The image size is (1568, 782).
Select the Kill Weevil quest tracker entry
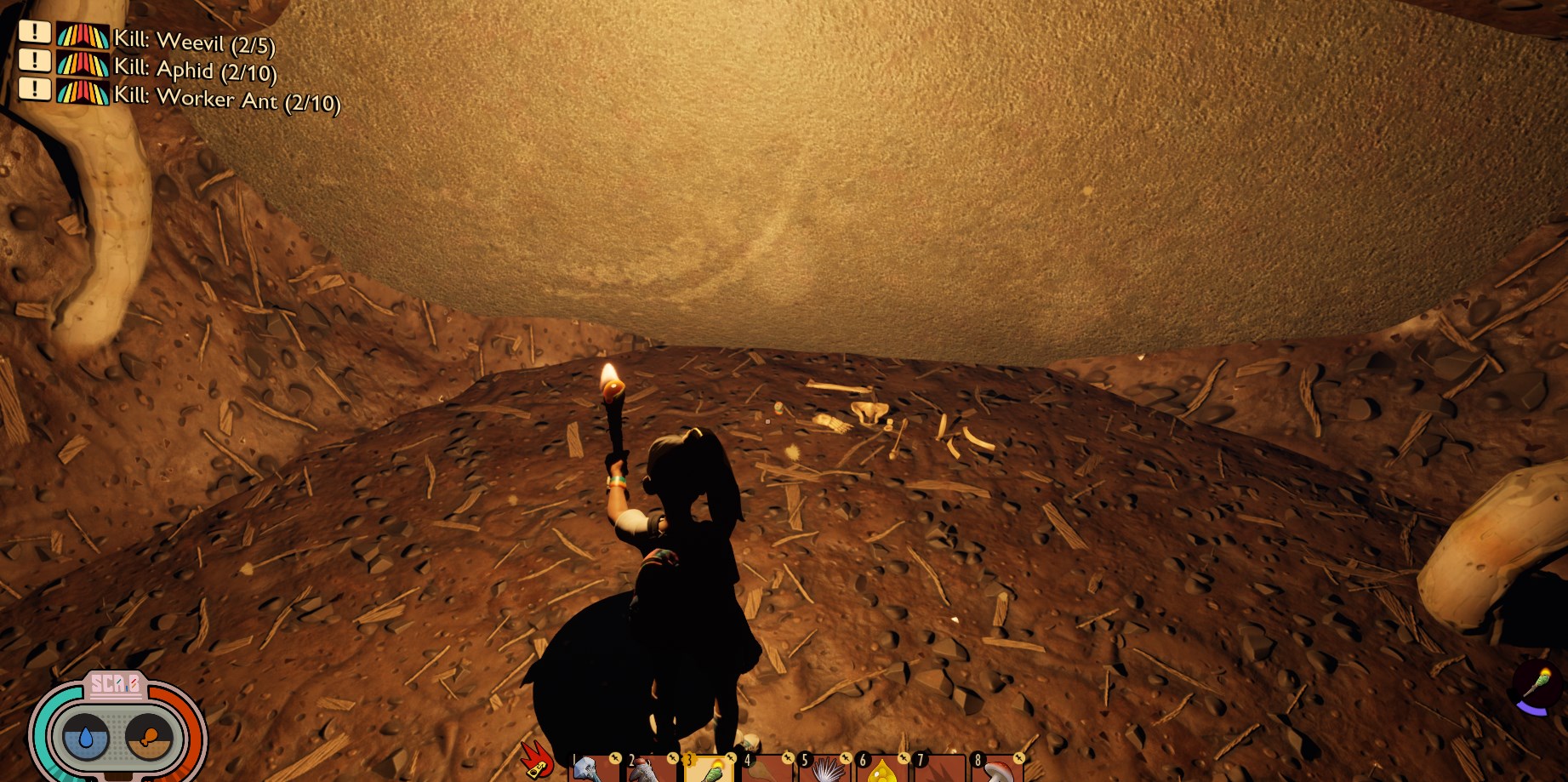click(x=194, y=41)
